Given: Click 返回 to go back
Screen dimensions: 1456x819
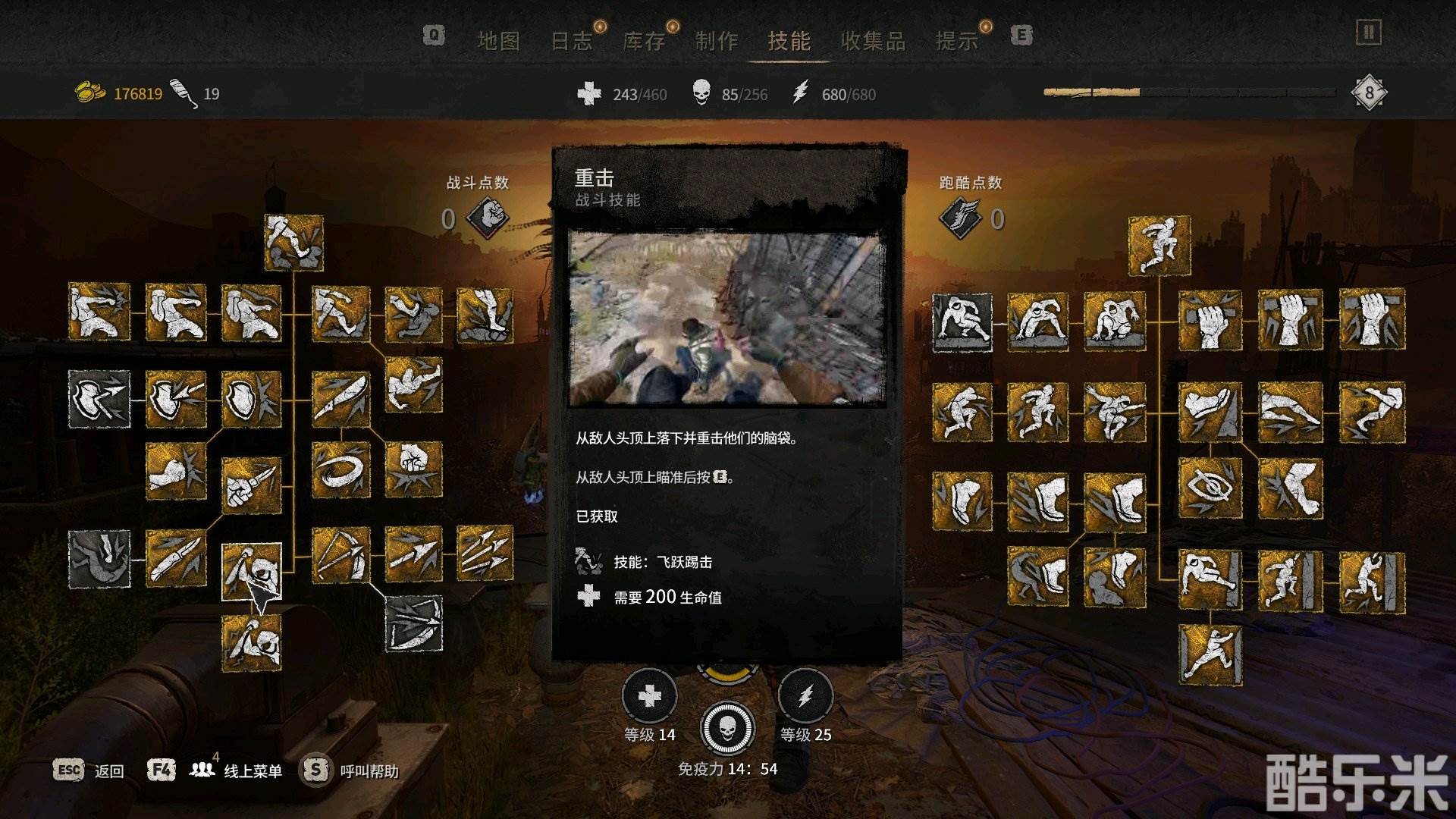Looking at the screenshot, I should tap(108, 771).
